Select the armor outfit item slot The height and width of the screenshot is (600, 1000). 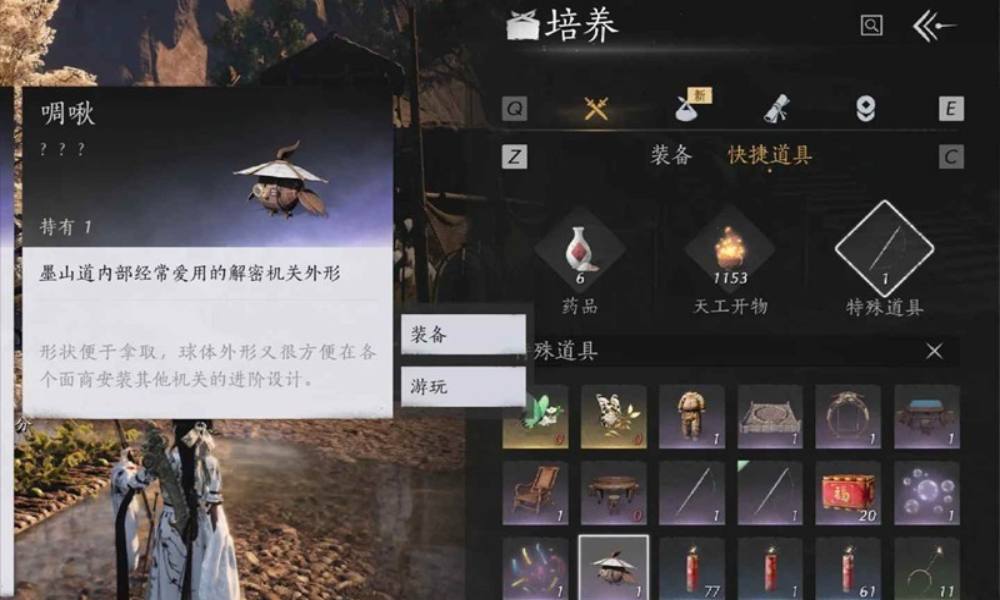click(692, 417)
